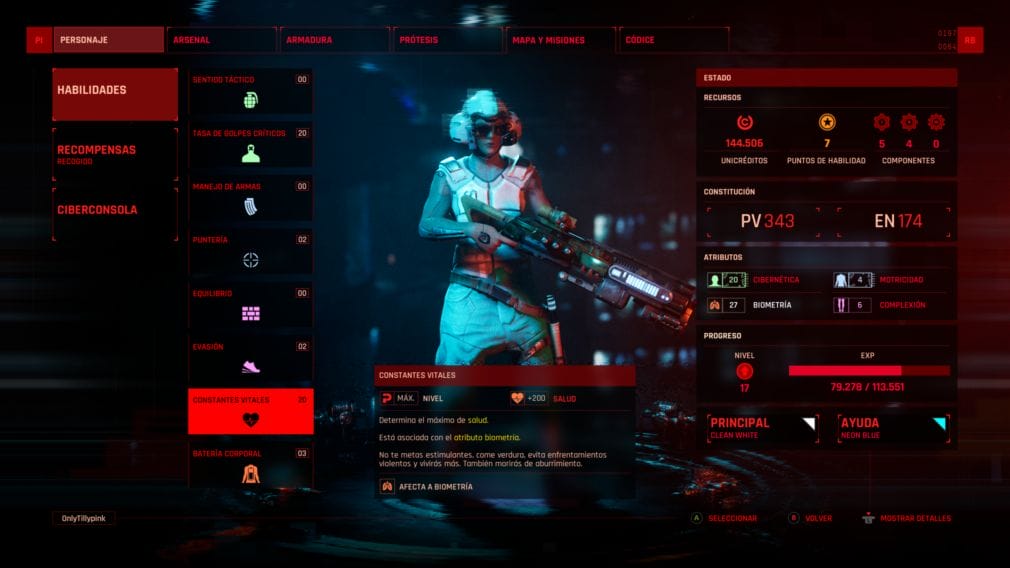Switch to the Arsenal tab

220,40
